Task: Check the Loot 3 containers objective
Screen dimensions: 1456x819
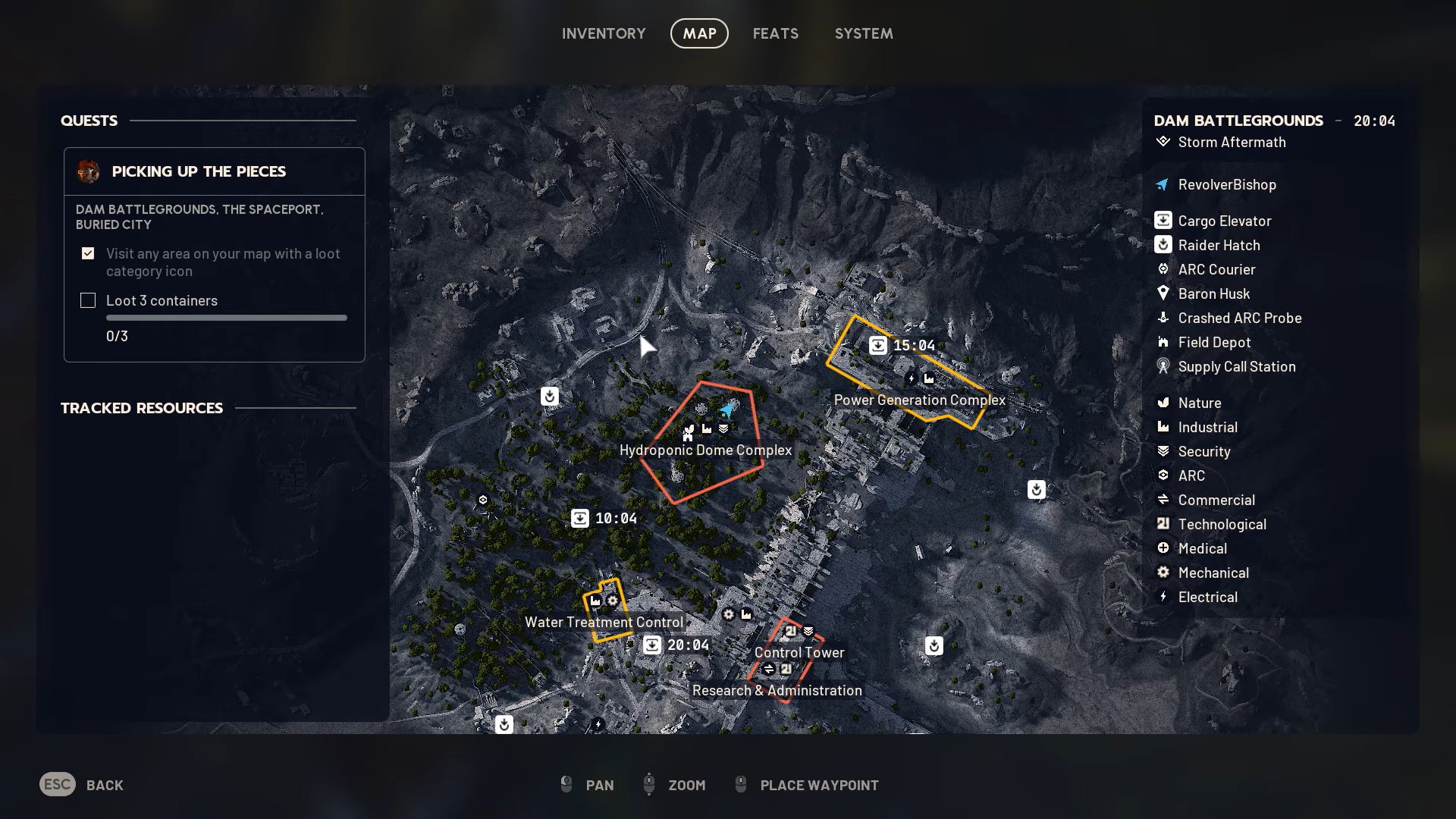Action: point(88,300)
